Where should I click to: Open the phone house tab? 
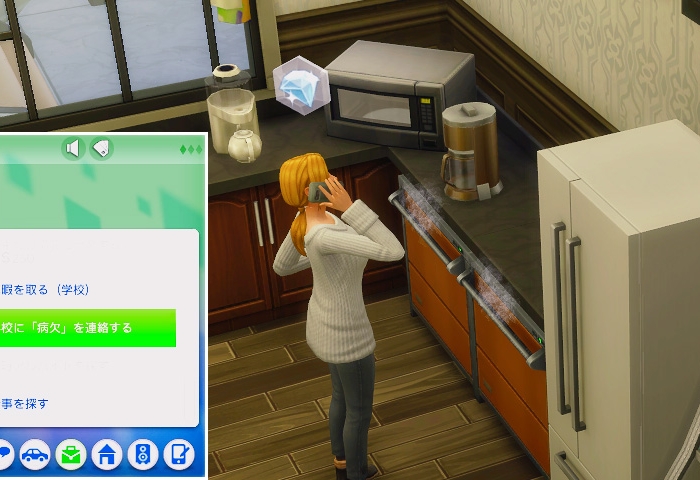(x=107, y=455)
